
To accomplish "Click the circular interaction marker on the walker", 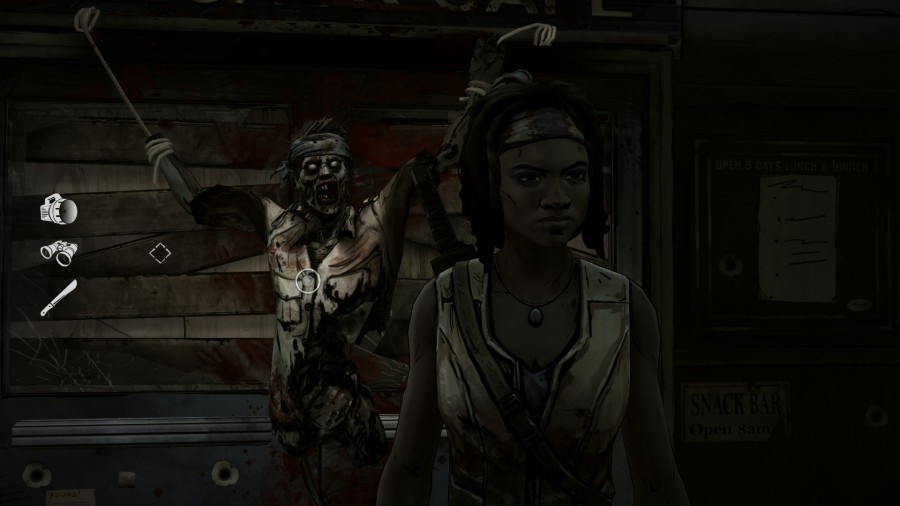I will pos(309,281).
